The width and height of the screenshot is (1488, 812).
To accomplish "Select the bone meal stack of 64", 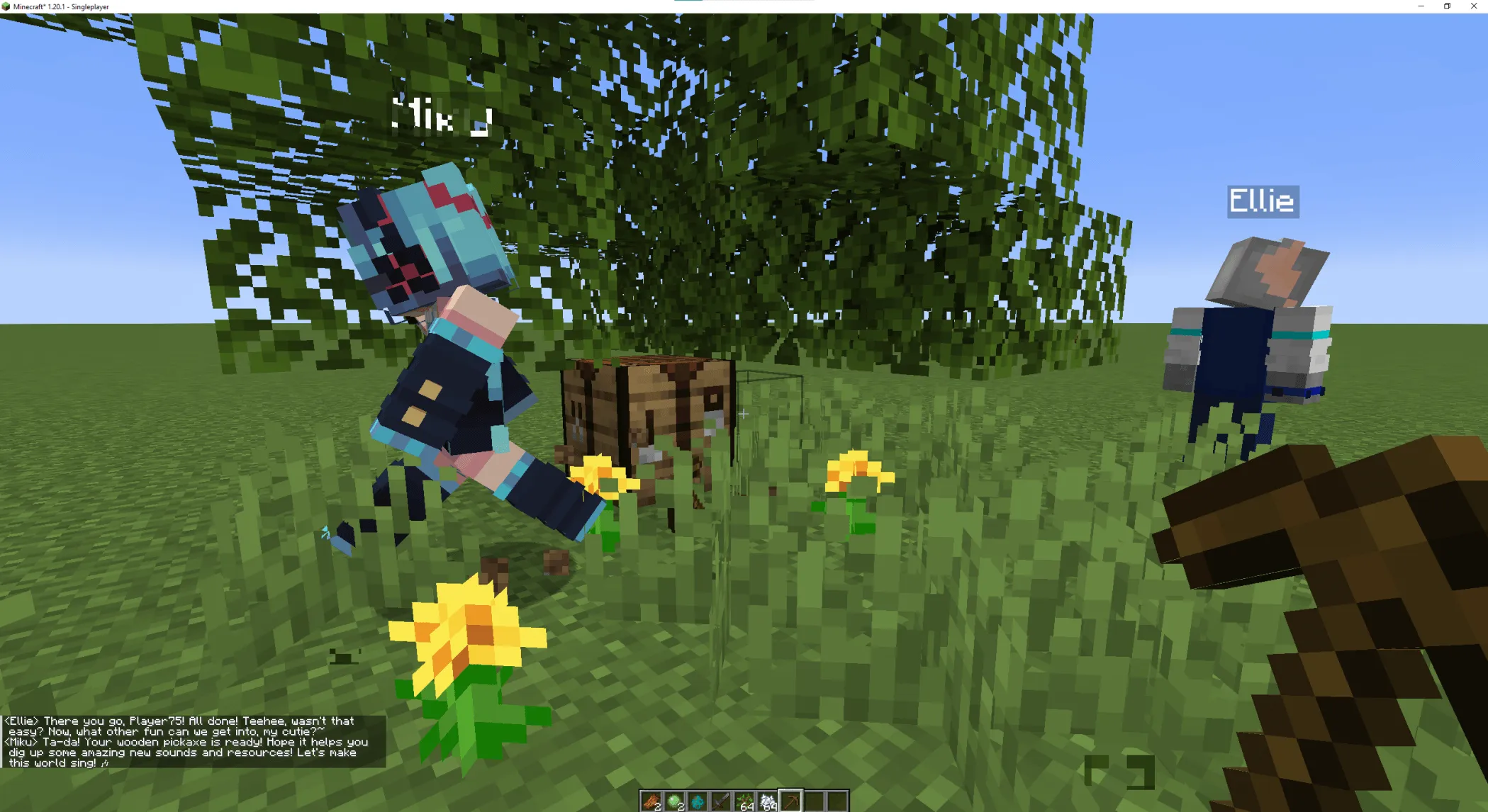I will [x=767, y=801].
